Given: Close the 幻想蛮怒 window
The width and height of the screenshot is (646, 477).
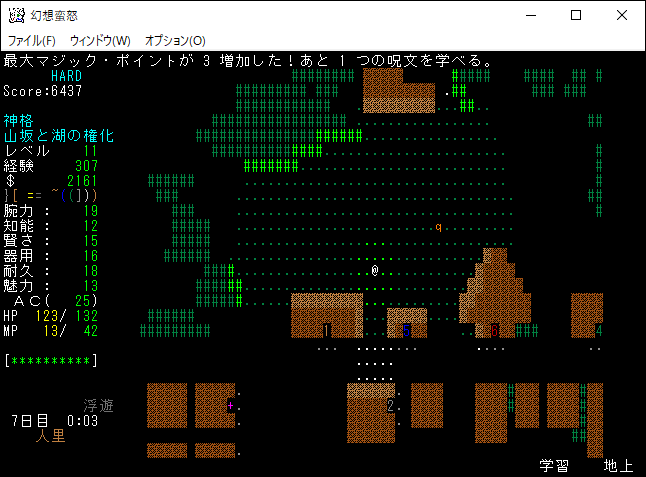Looking at the screenshot, I should pyautogui.click(x=622, y=15).
